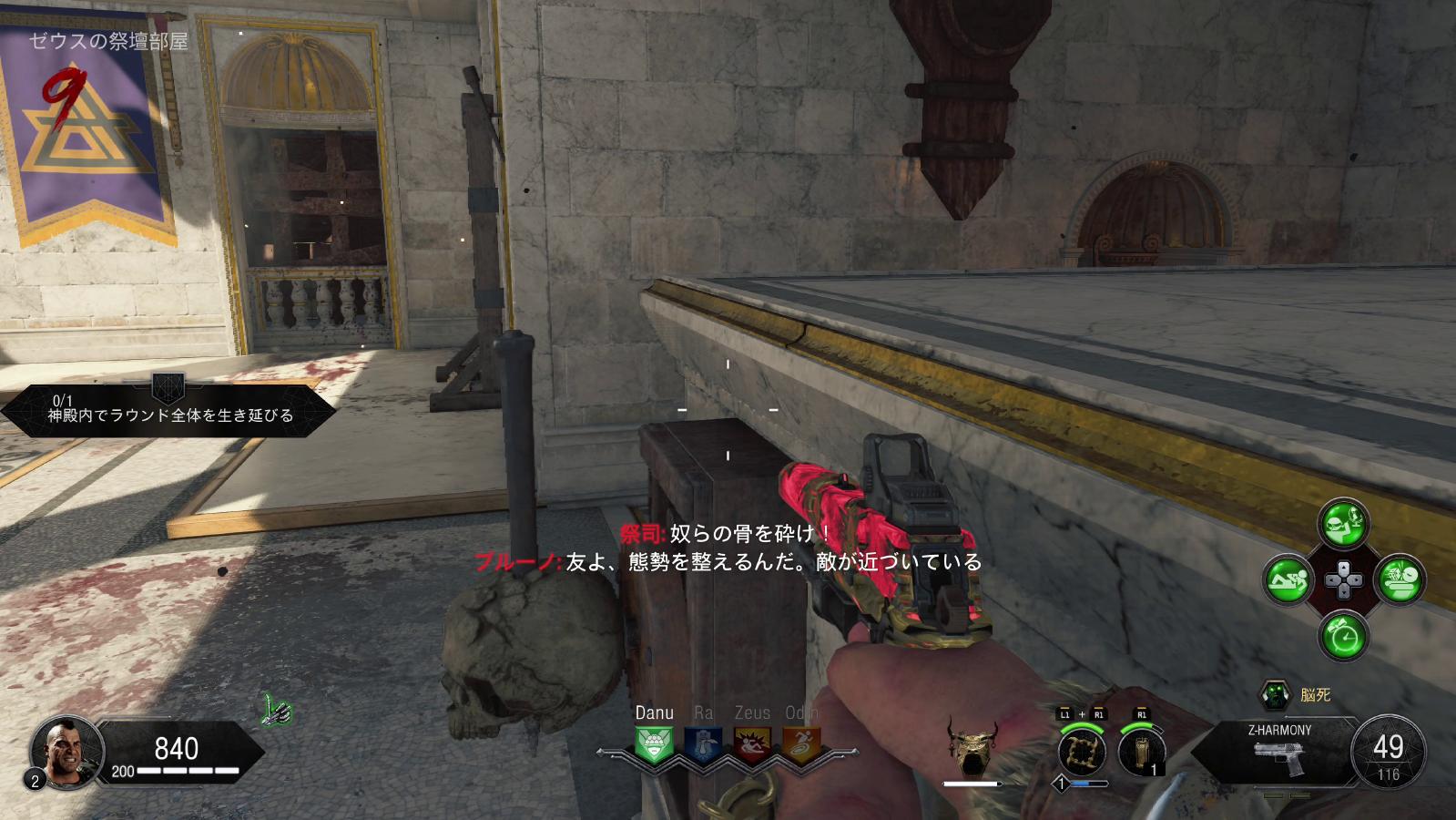Click the player character portrait
Screen dimensions: 1456x820
click(64, 751)
